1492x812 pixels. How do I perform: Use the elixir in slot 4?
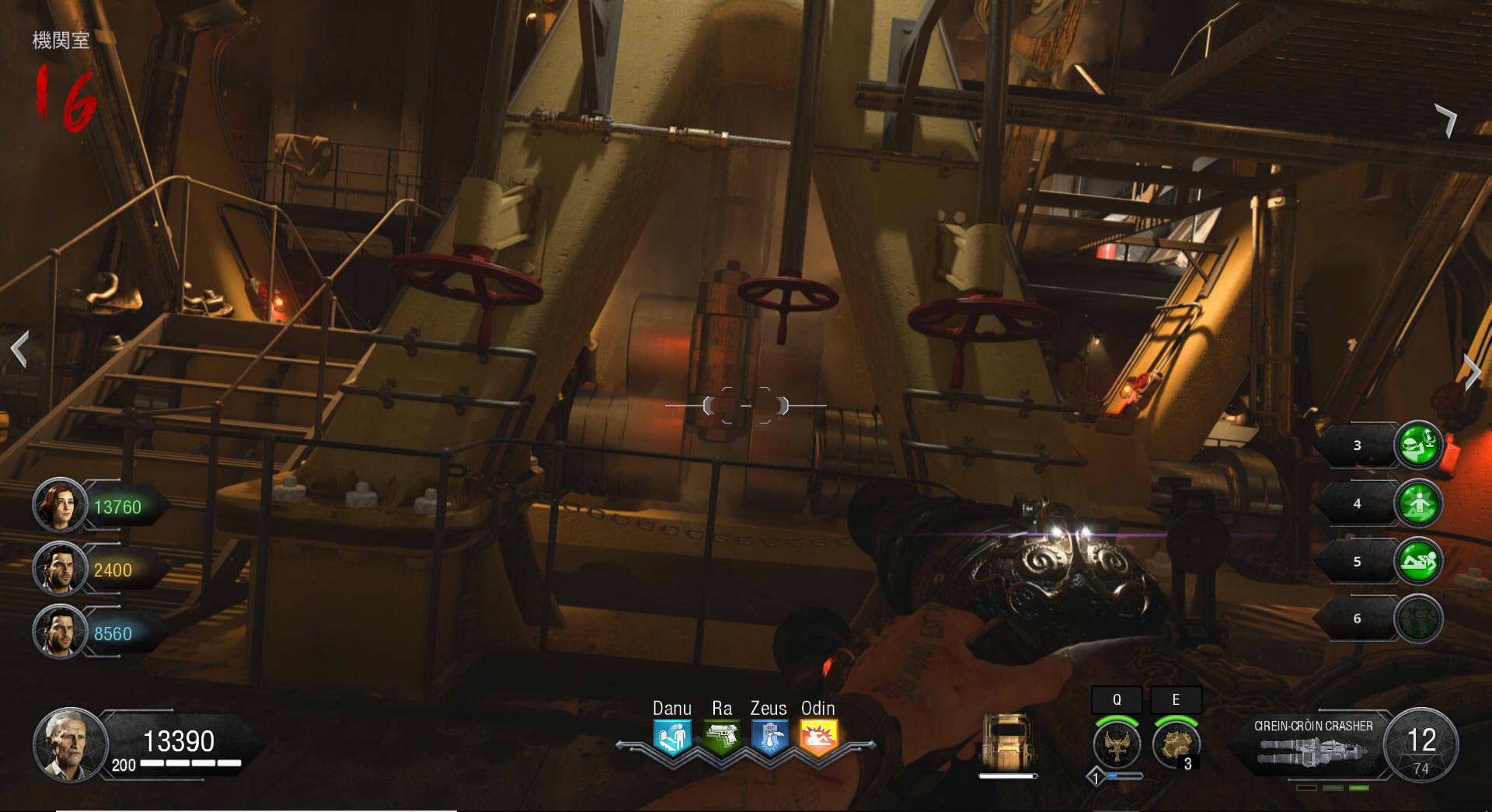click(x=1418, y=504)
